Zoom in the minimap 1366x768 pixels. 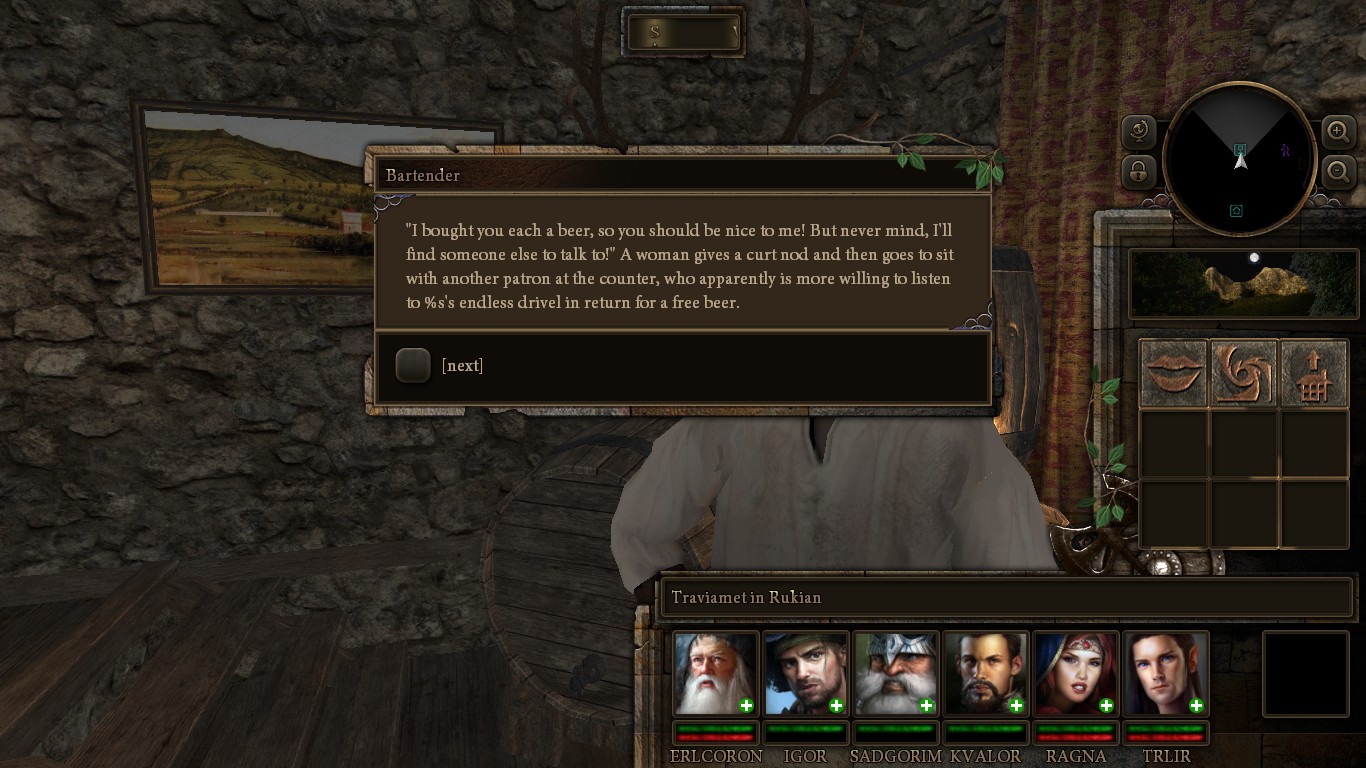click(1338, 131)
